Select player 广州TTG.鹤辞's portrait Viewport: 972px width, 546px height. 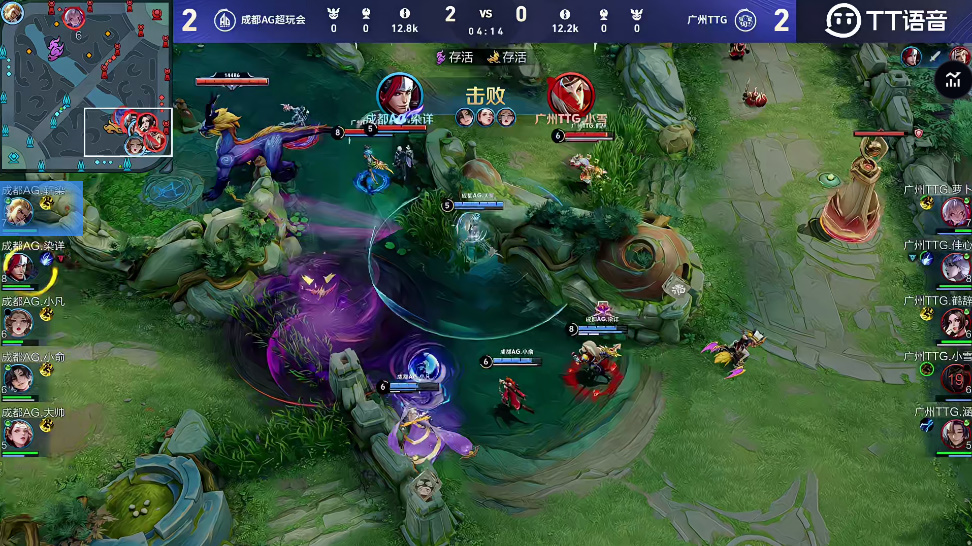coord(954,323)
